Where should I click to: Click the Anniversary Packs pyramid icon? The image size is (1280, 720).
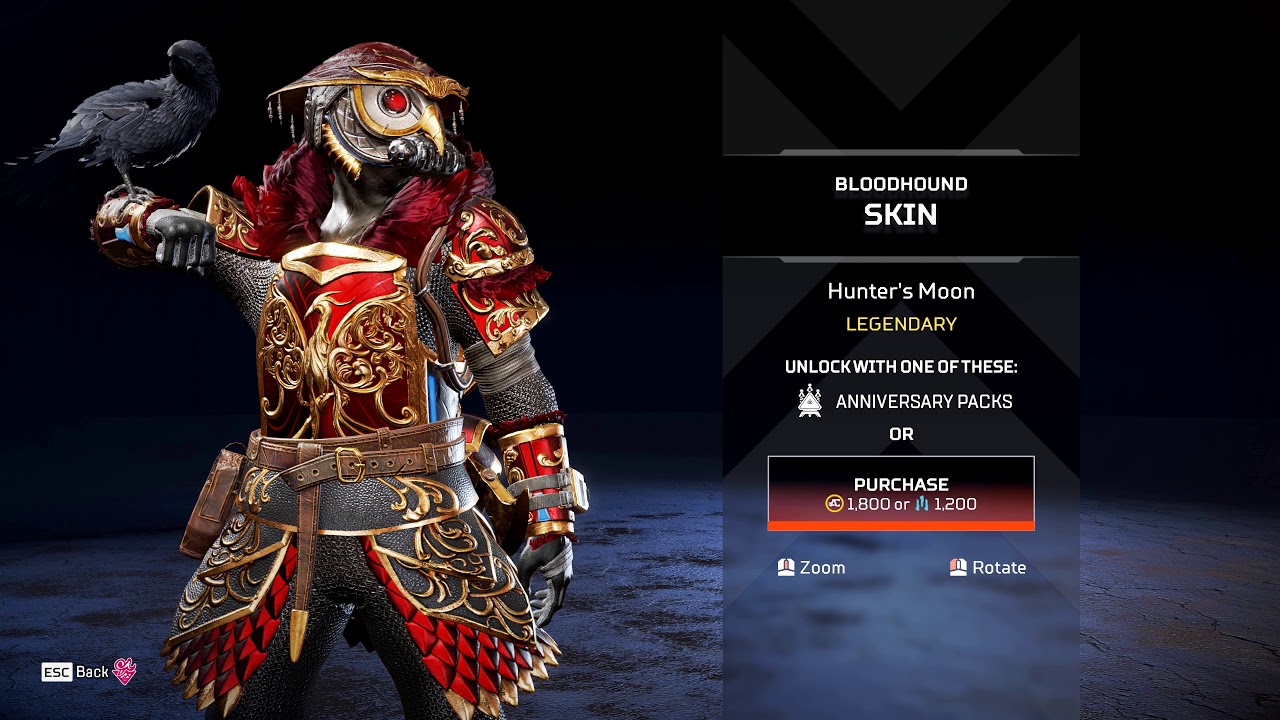[x=808, y=401]
